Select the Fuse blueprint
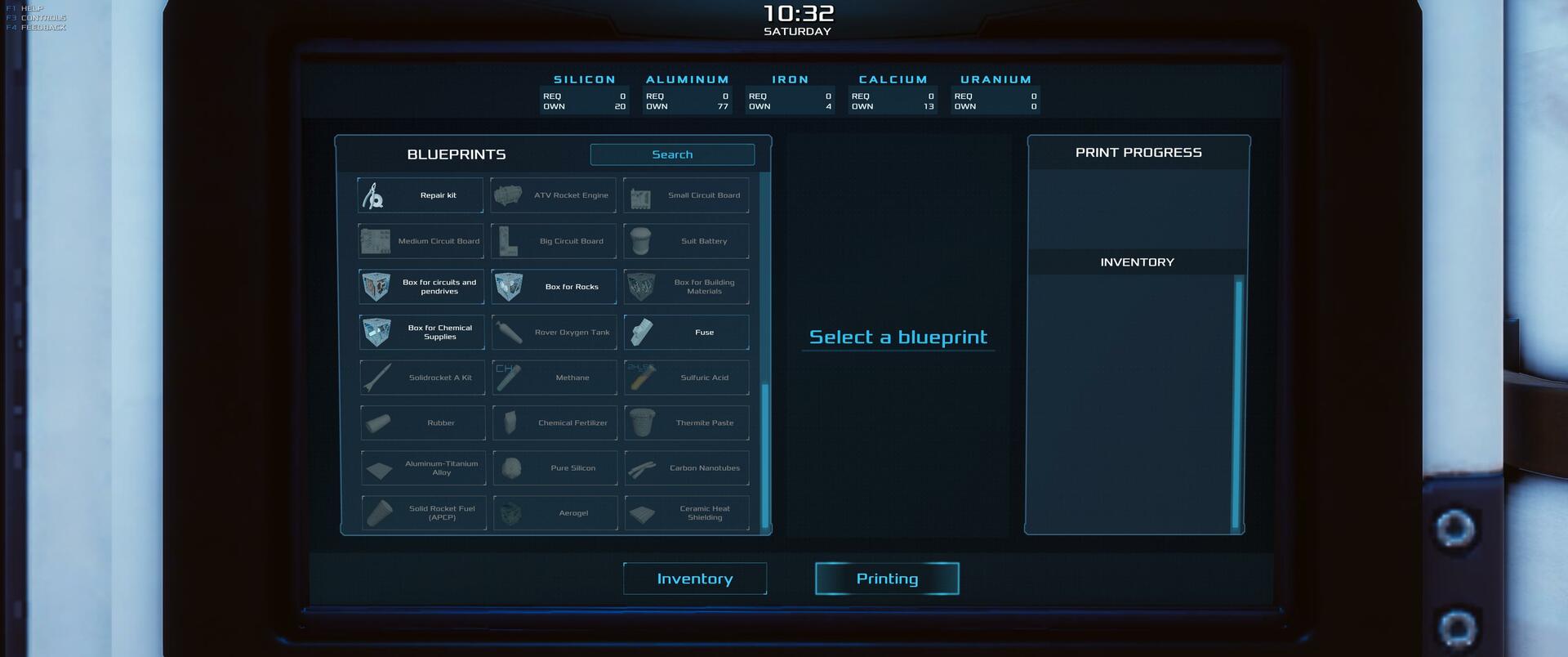 687,333
